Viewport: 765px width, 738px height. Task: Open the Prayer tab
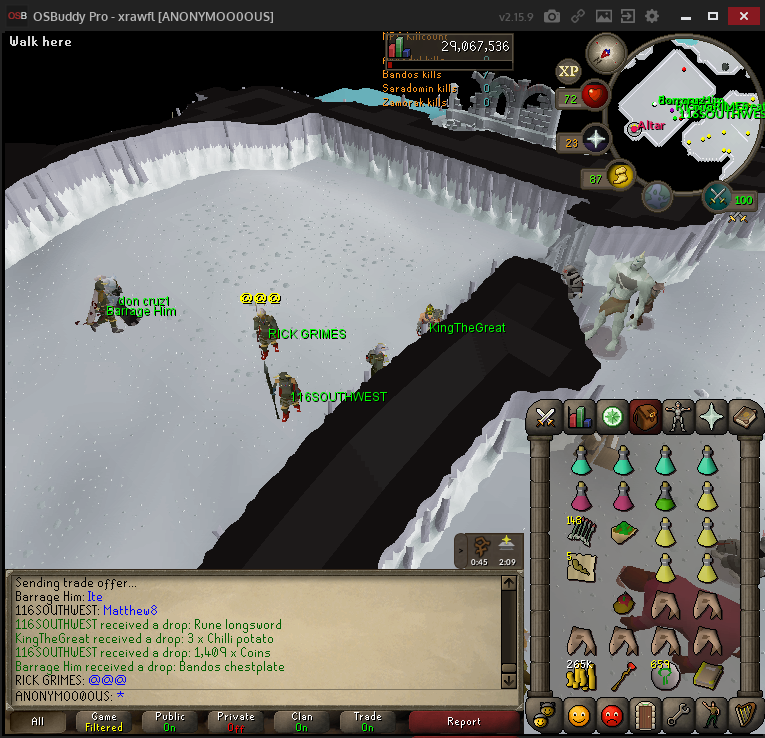click(712, 416)
